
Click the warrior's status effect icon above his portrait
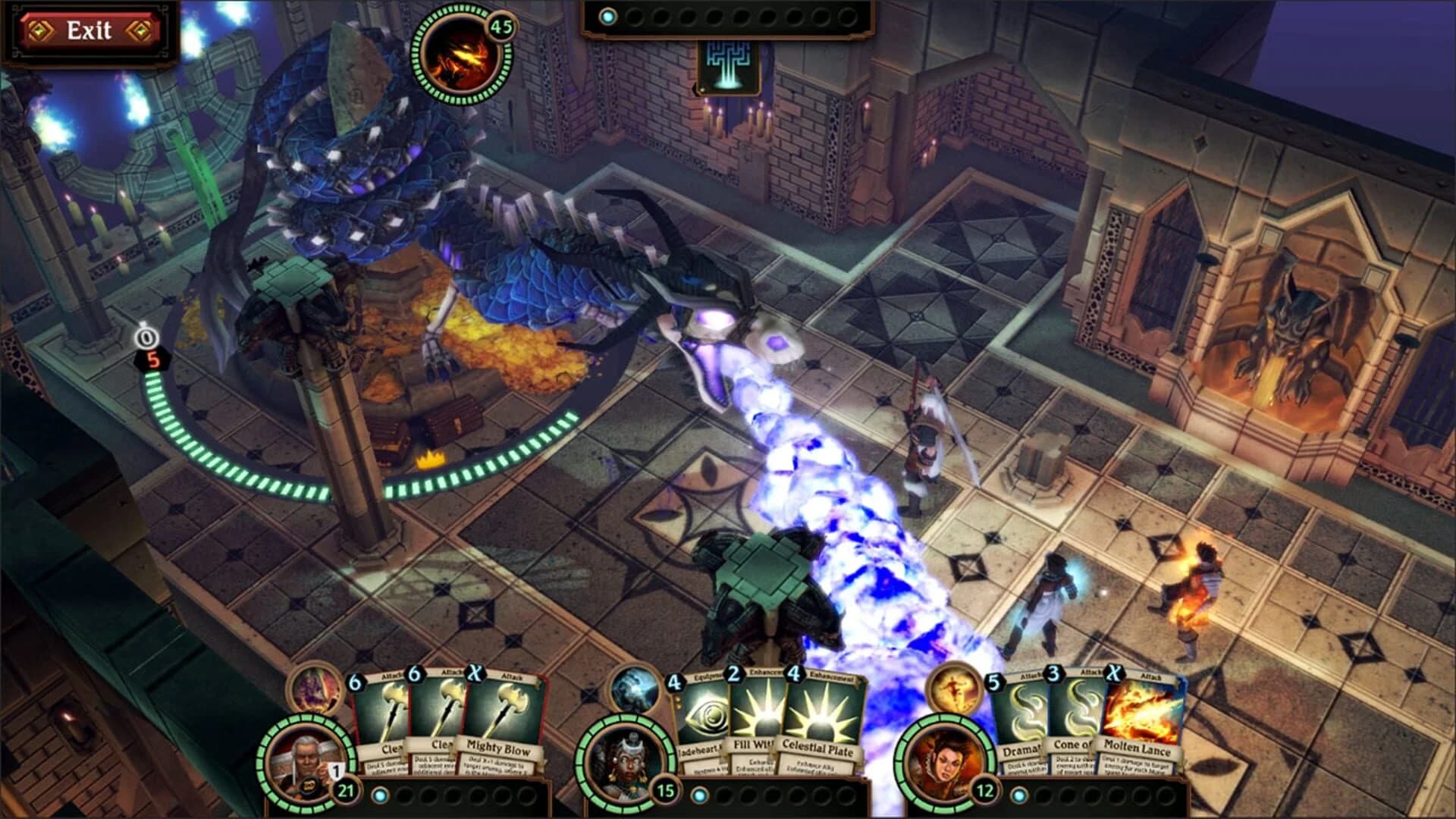pyautogui.click(x=313, y=692)
